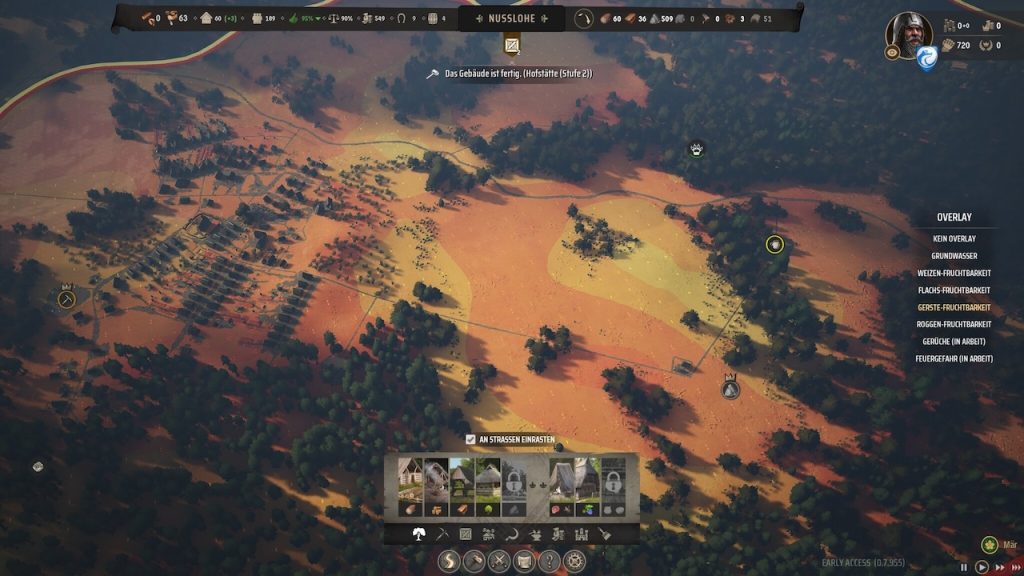Screen dimensions: 1024x576
Task: Select the Grundwasser overlay
Action: [x=954, y=256]
